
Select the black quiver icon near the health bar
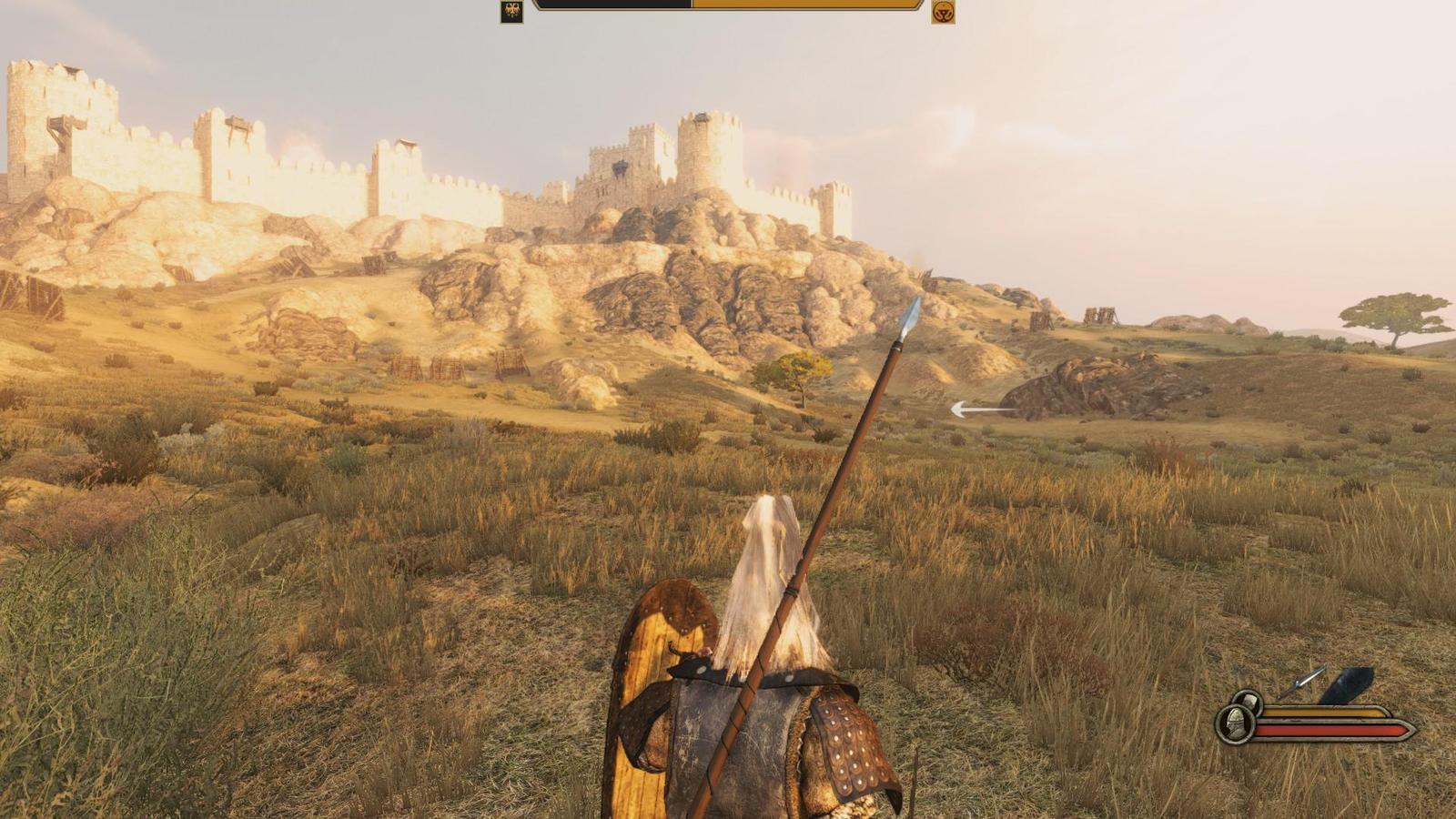[x=1345, y=684]
